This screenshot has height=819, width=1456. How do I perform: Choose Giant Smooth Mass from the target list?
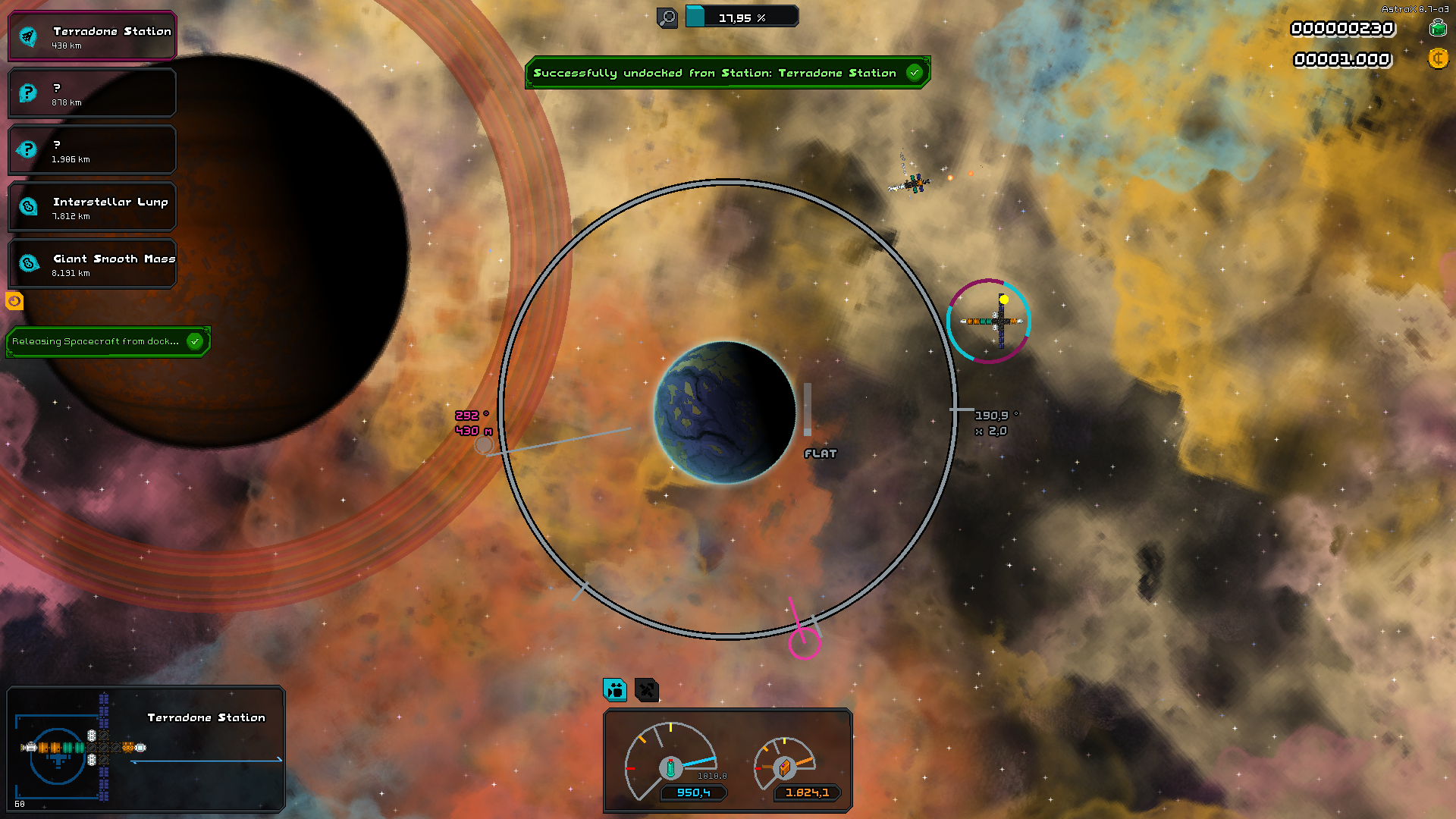point(92,264)
